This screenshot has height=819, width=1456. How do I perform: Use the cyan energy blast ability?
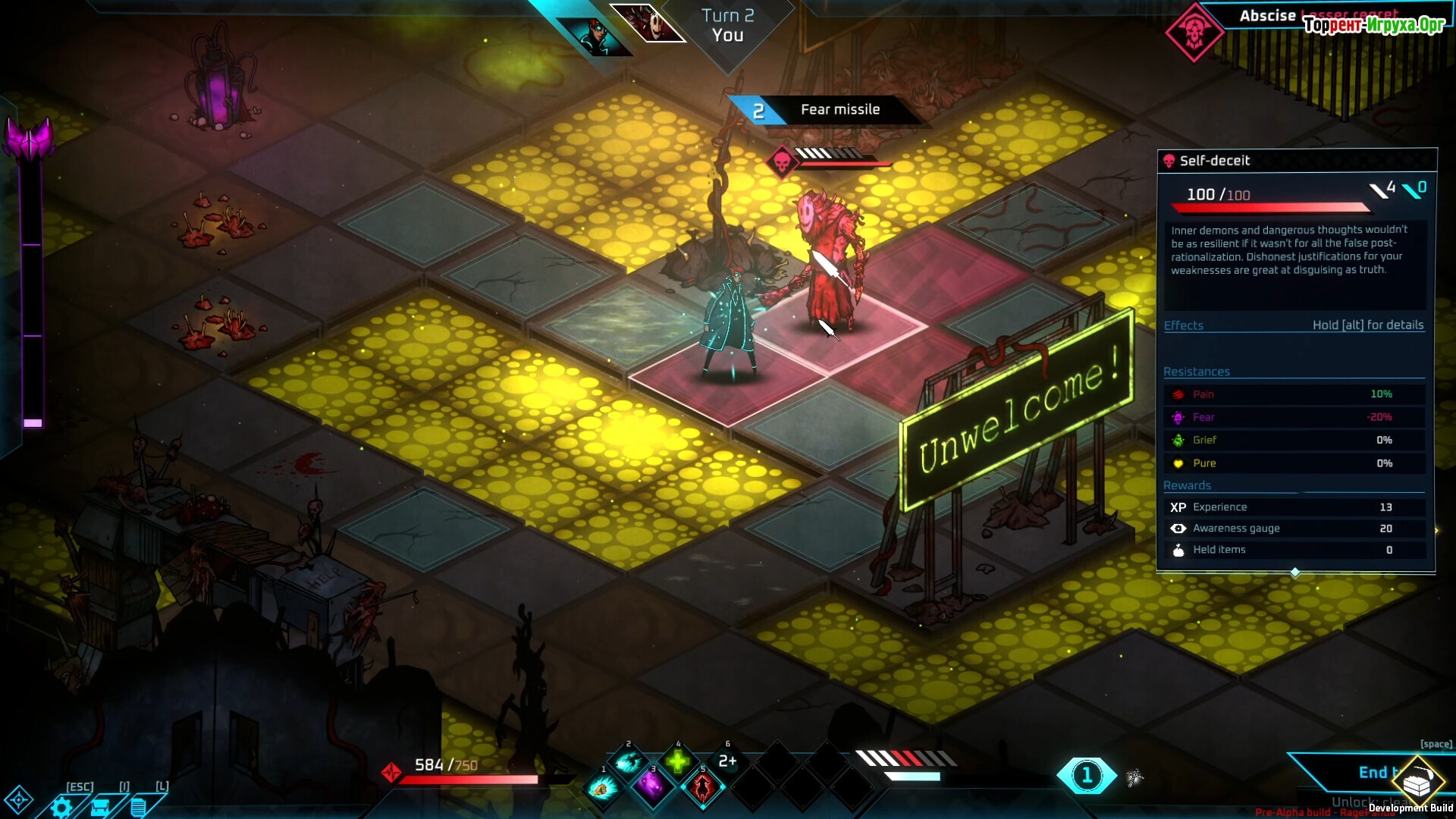628,762
